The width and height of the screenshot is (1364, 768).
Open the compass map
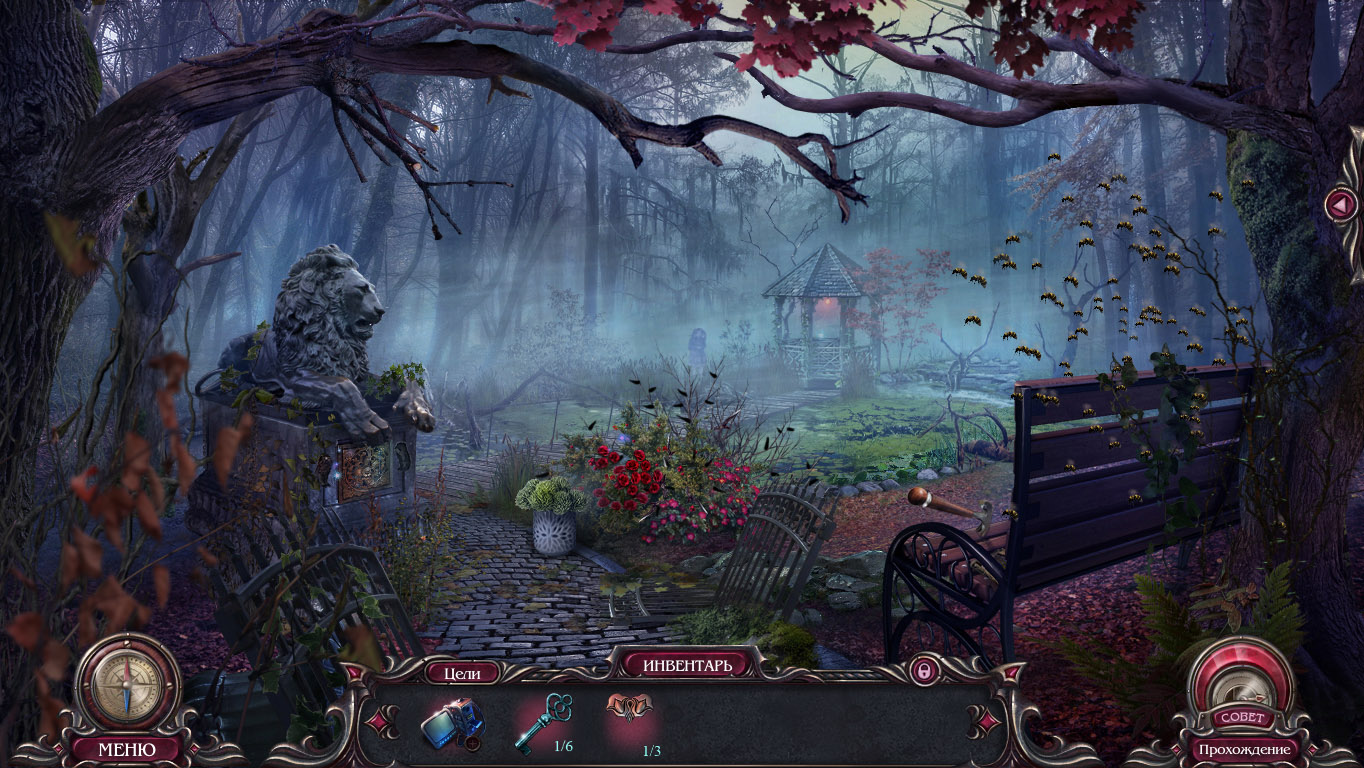coord(126,687)
